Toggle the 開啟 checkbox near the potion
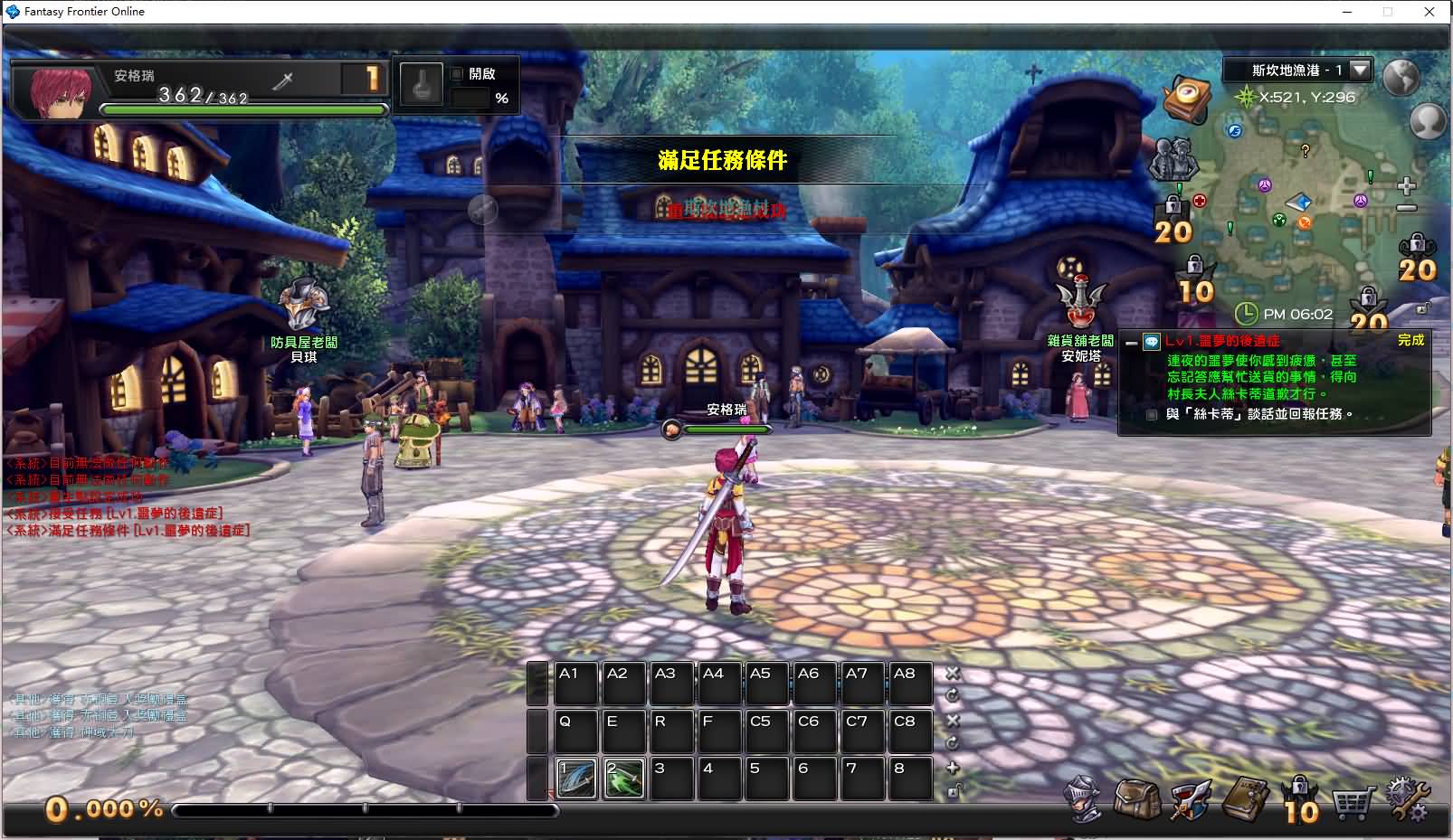The height and width of the screenshot is (840, 1453). pos(457,74)
